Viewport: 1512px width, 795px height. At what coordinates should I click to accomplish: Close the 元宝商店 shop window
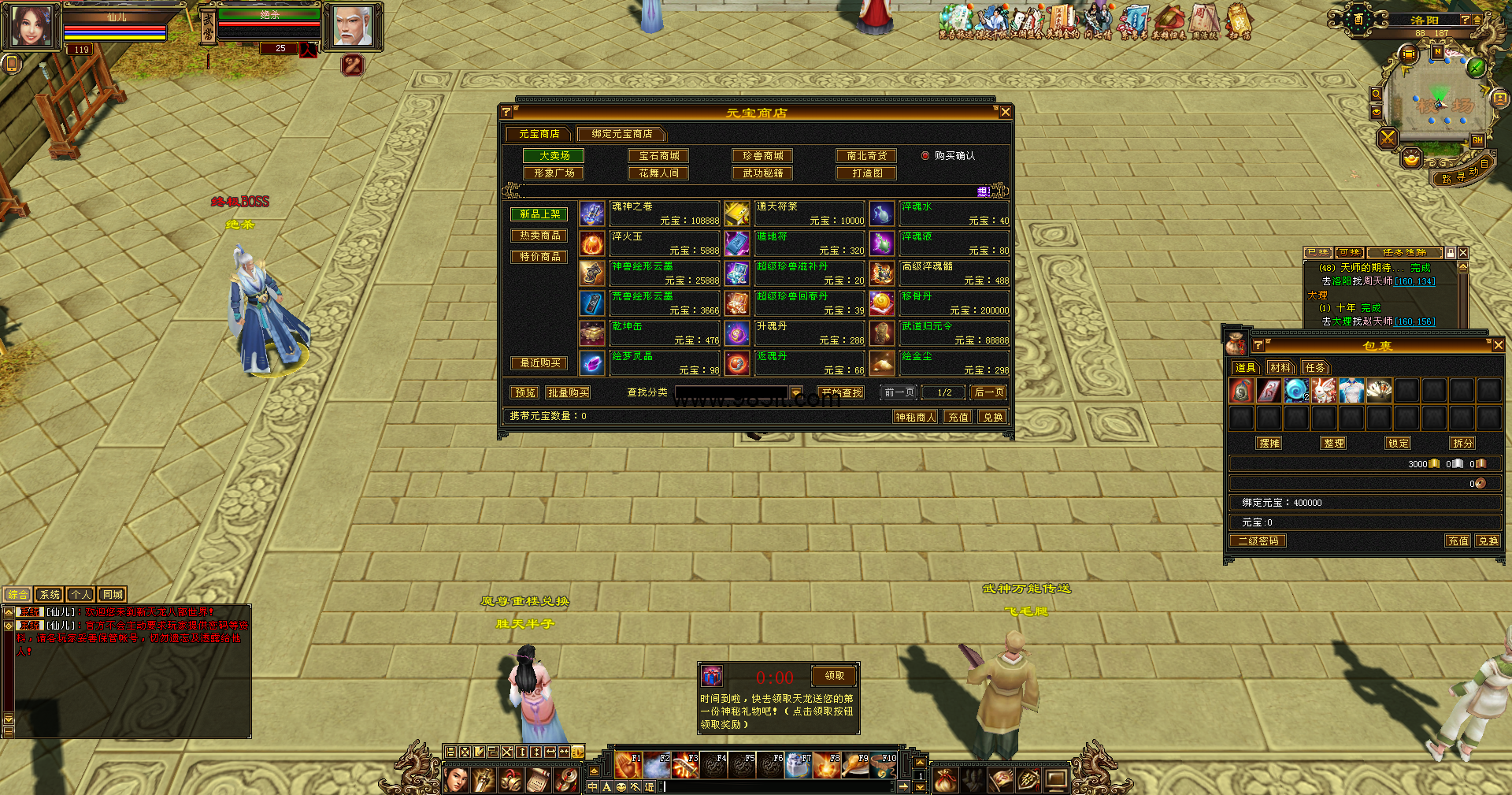(x=1005, y=113)
